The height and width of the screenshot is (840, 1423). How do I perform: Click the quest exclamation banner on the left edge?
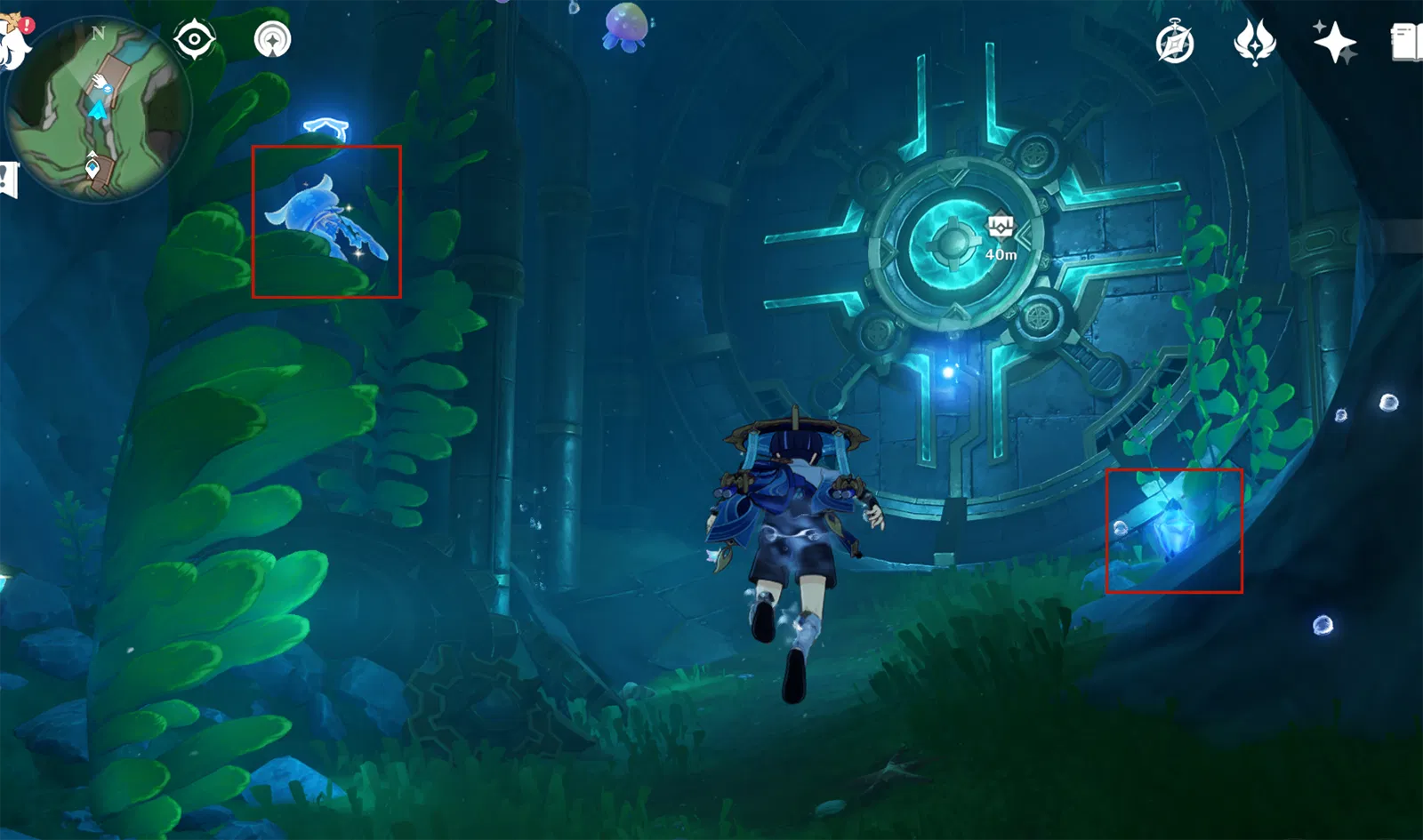click(4, 176)
